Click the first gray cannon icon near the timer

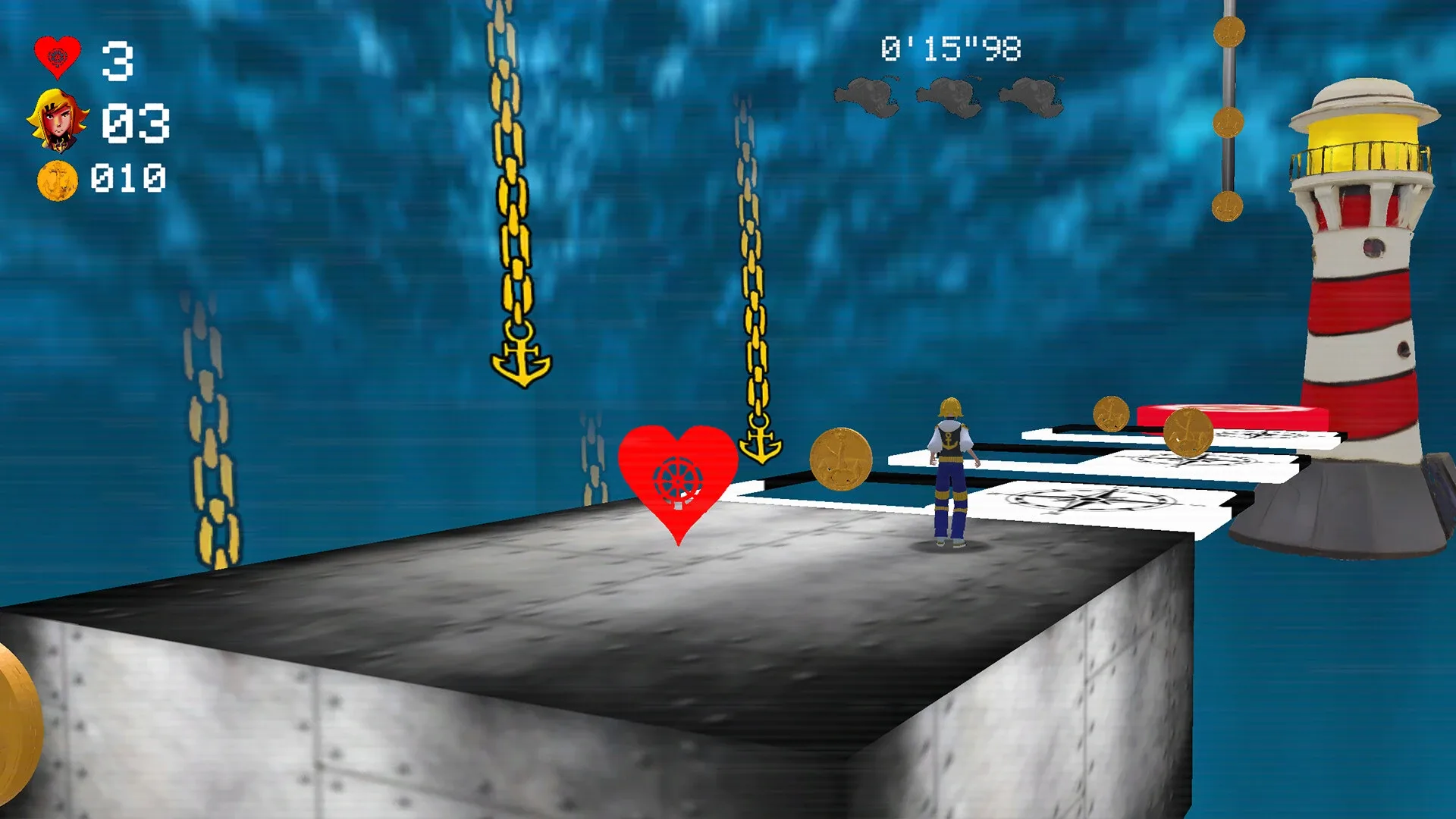pos(868,95)
